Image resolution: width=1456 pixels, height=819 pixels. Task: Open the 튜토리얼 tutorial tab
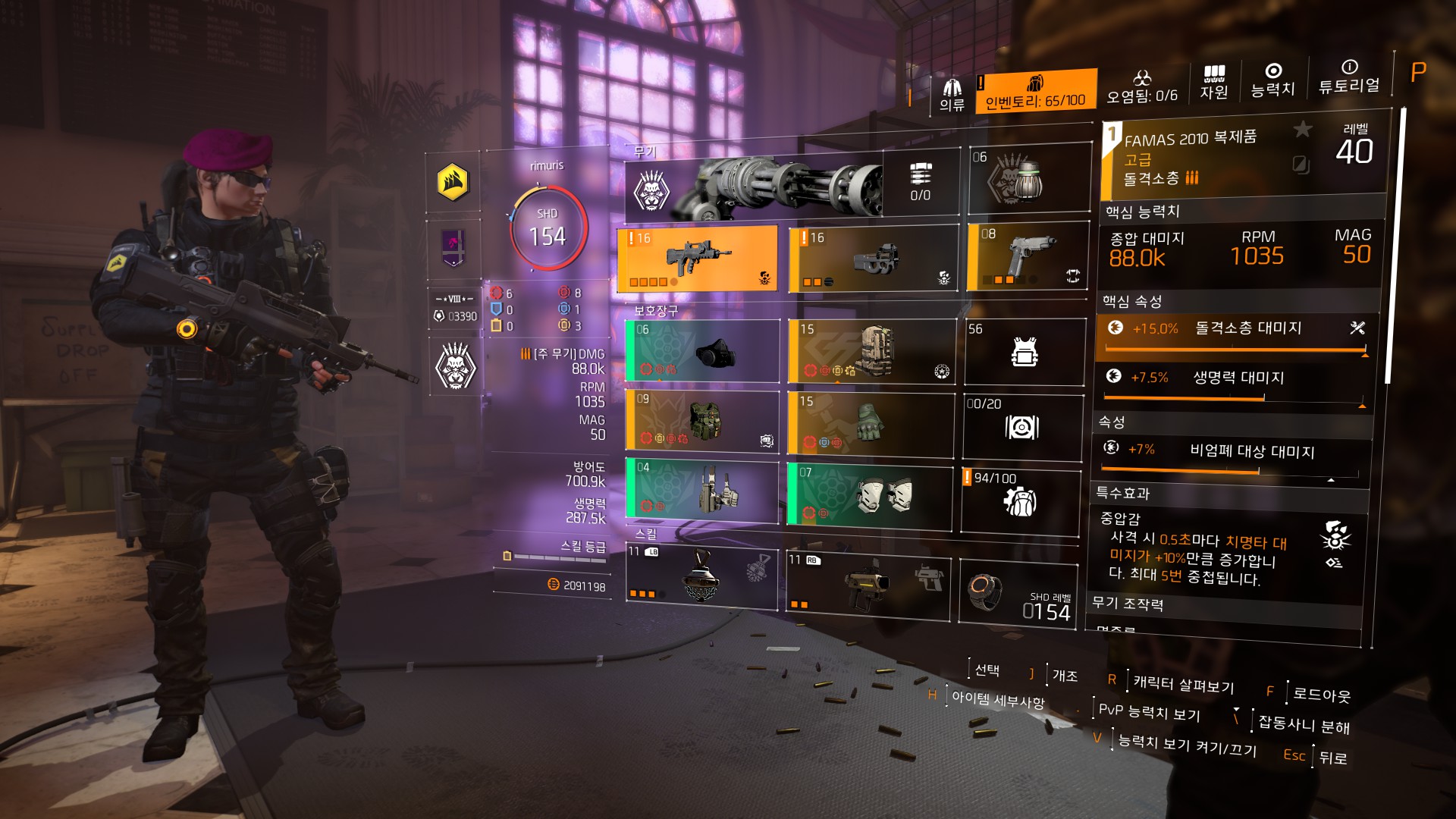pos(1348,77)
